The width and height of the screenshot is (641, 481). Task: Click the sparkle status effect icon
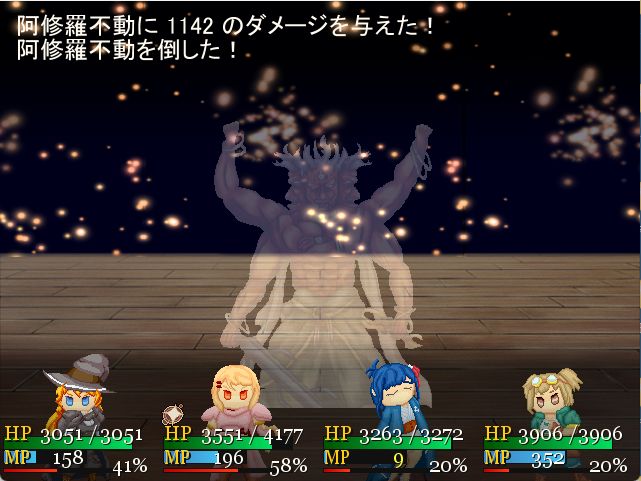[x=174, y=412]
